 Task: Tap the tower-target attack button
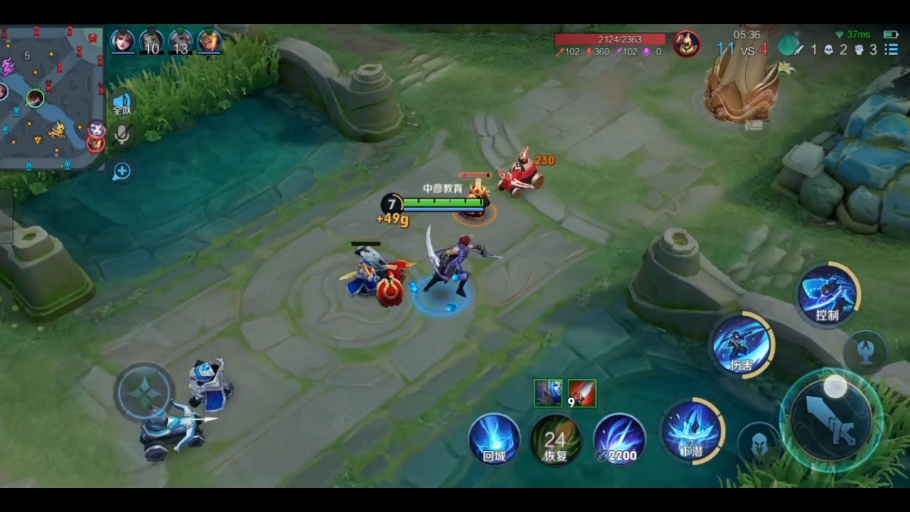865,350
